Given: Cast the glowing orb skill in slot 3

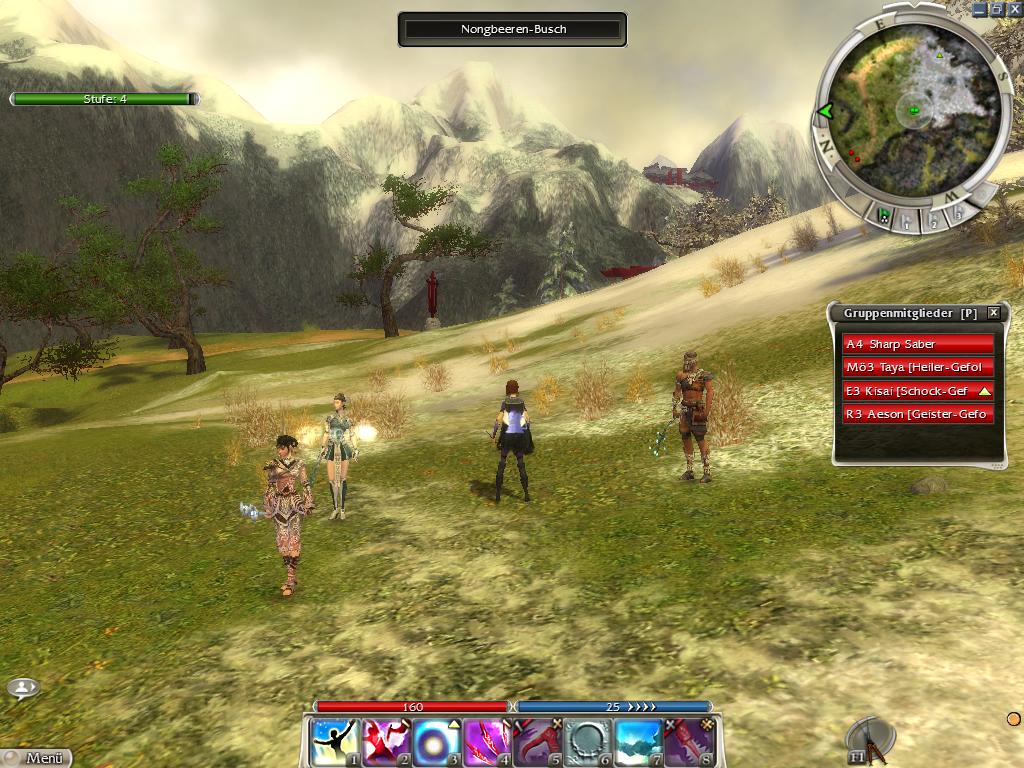Looking at the screenshot, I should [436, 742].
